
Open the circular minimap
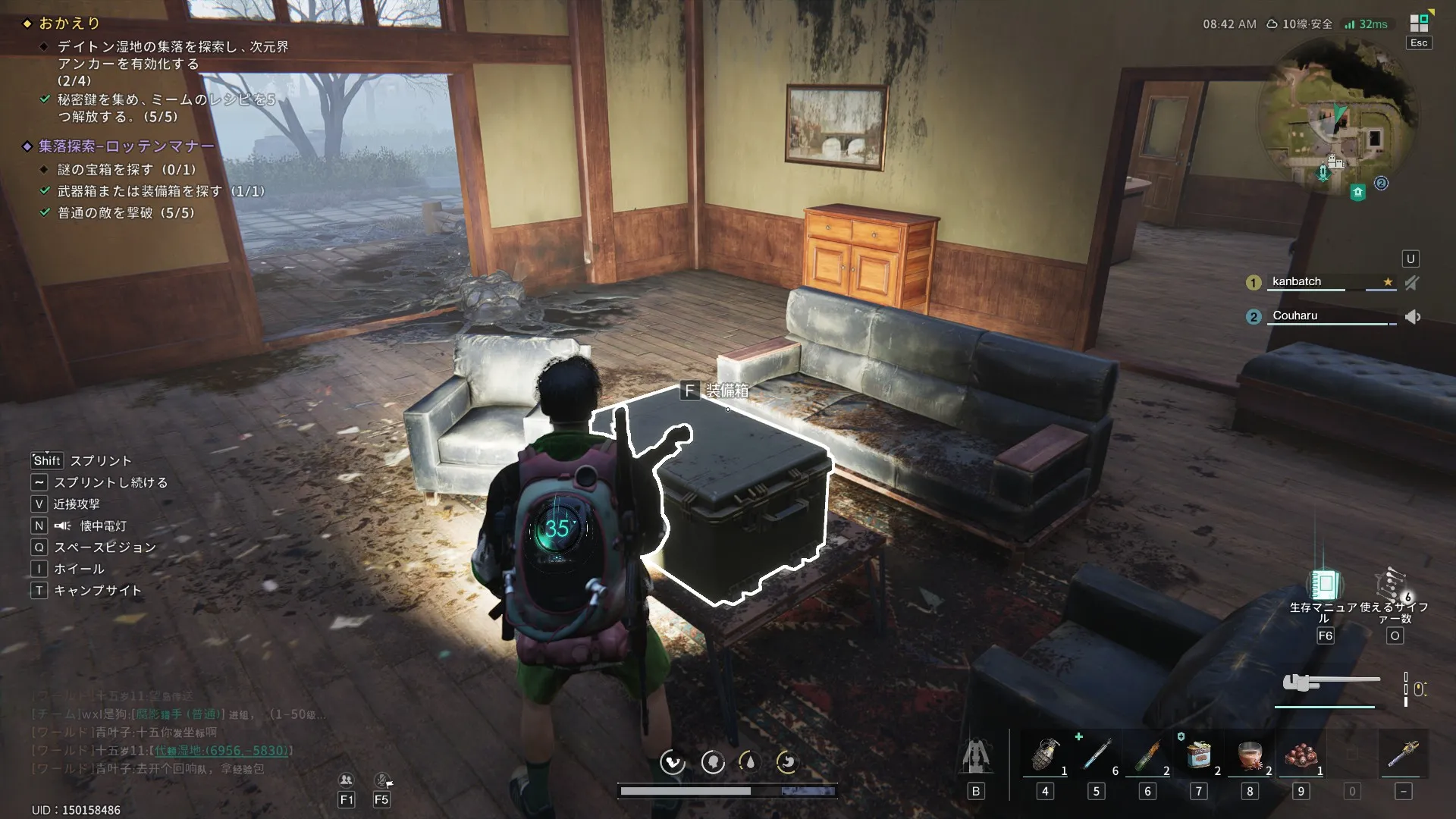click(1338, 116)
